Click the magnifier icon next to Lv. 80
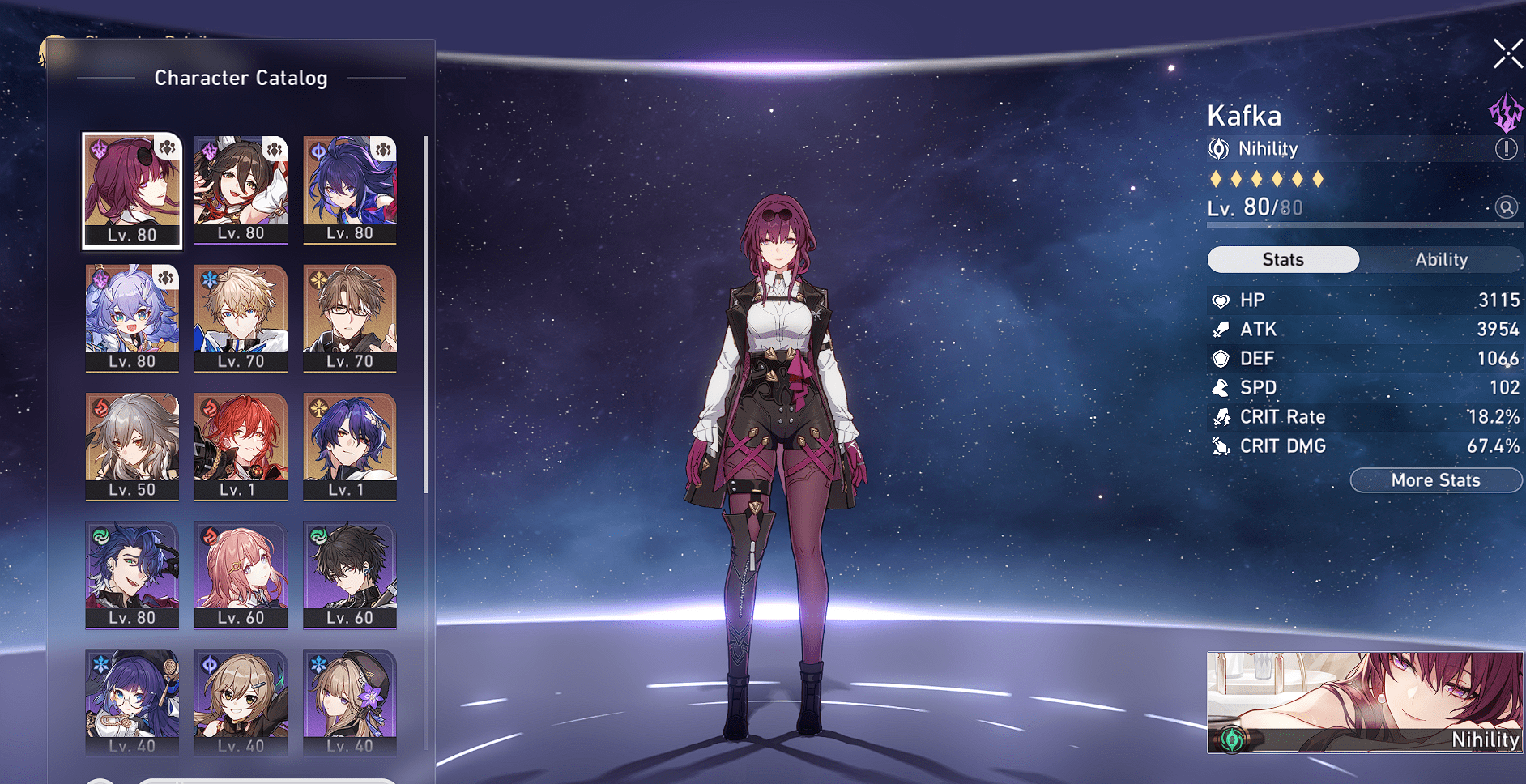1526x784 pixels. [1506, 207]
